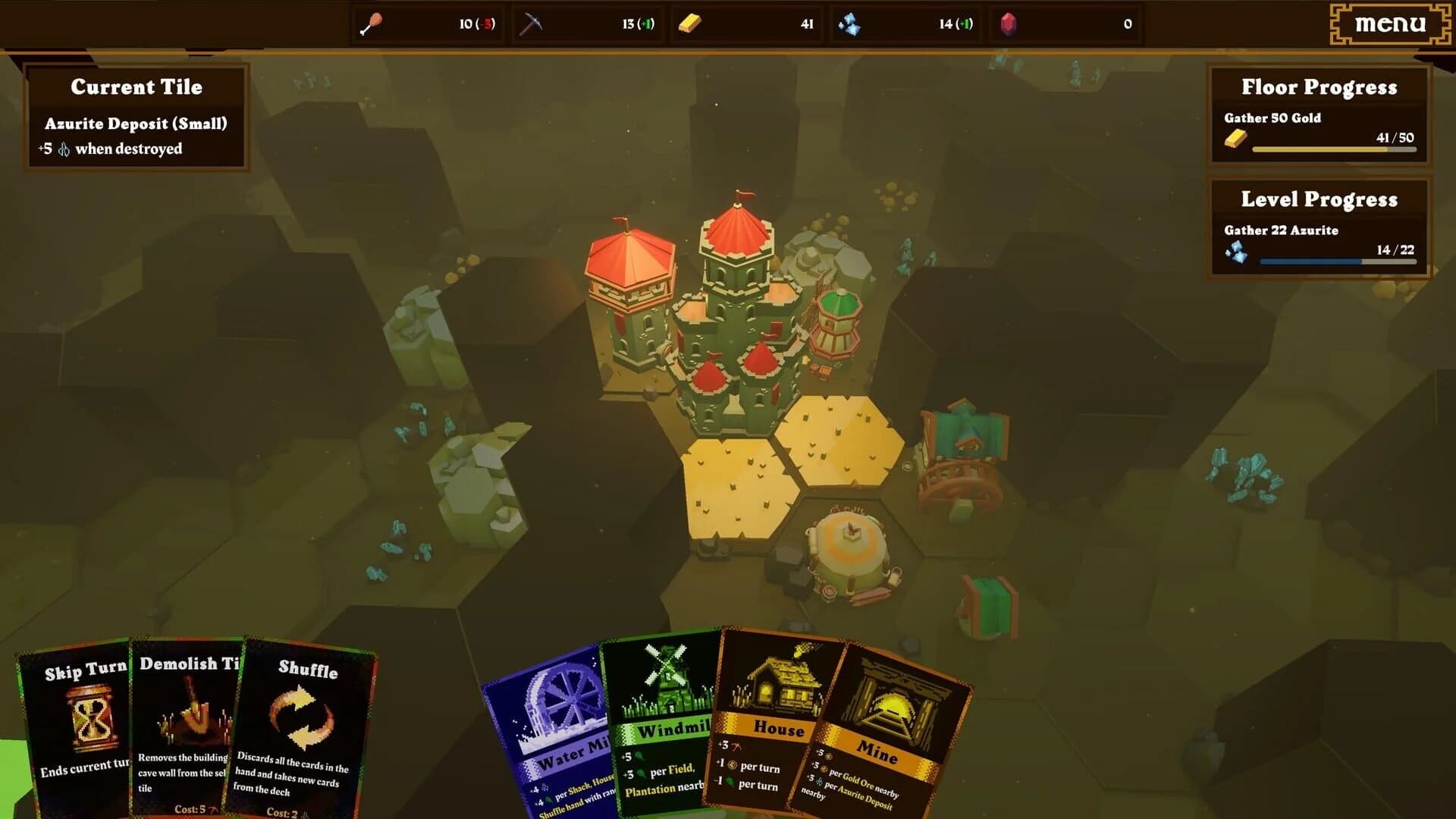1456x819 pixels.
Task: Click the Floor Progress gold bar slider
Action: pos(1335,149)
